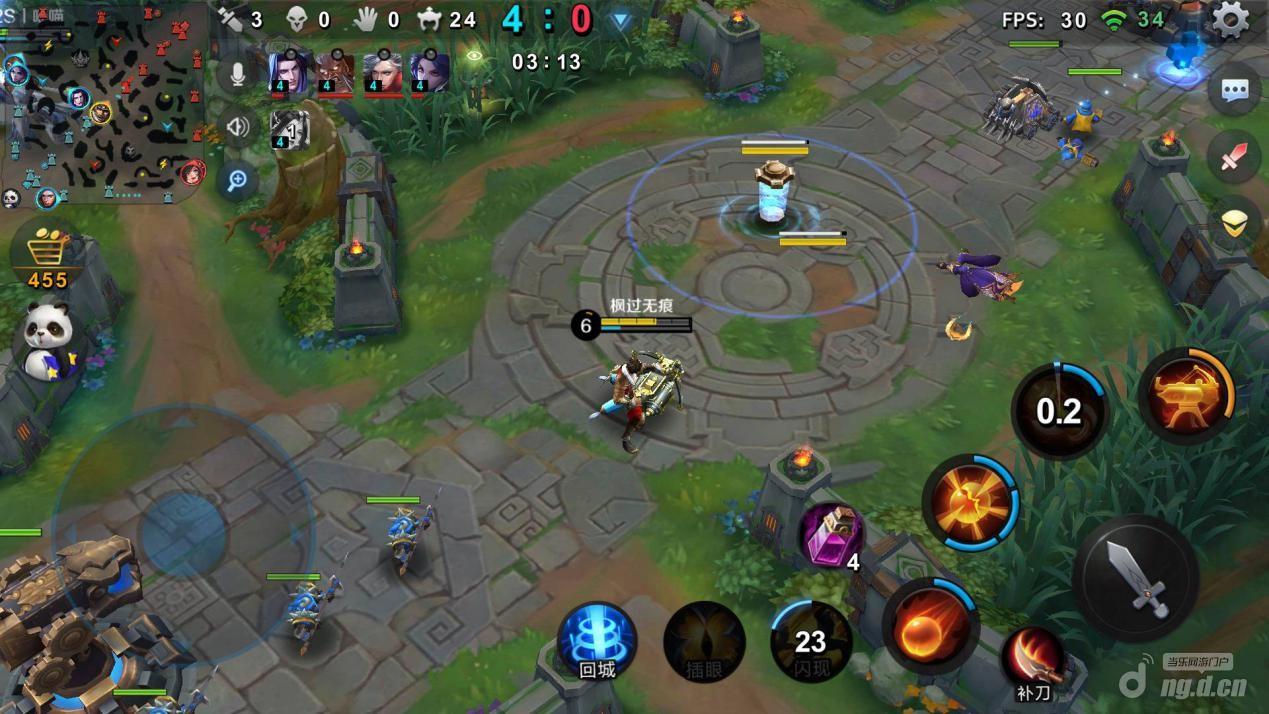Use the purple potion item
This screenshot has width=1269, height=714.
point(830,536)
